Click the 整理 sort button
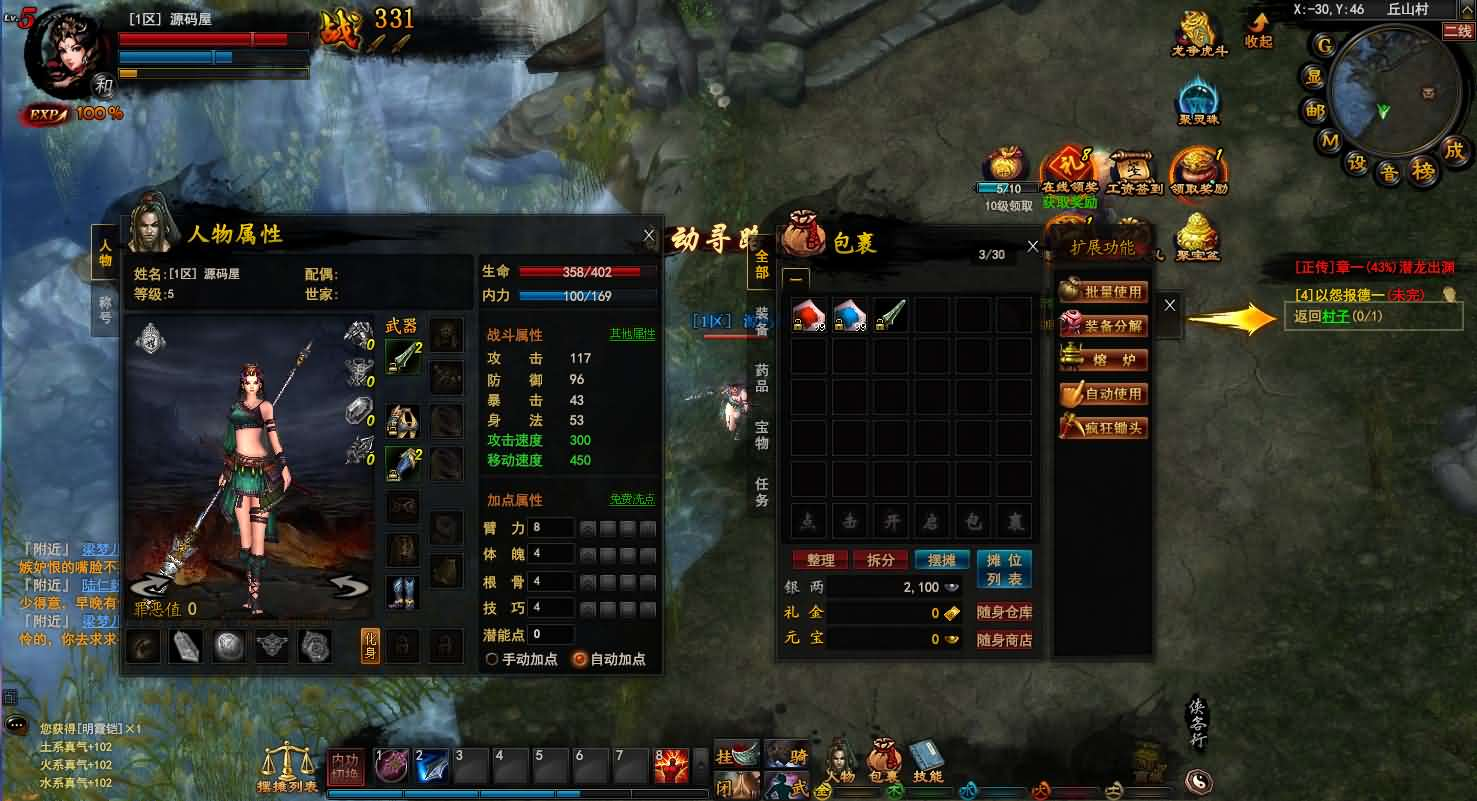The height and width of the screenshot is (801, 1477). pyautogui.click(x=820, y=560)
